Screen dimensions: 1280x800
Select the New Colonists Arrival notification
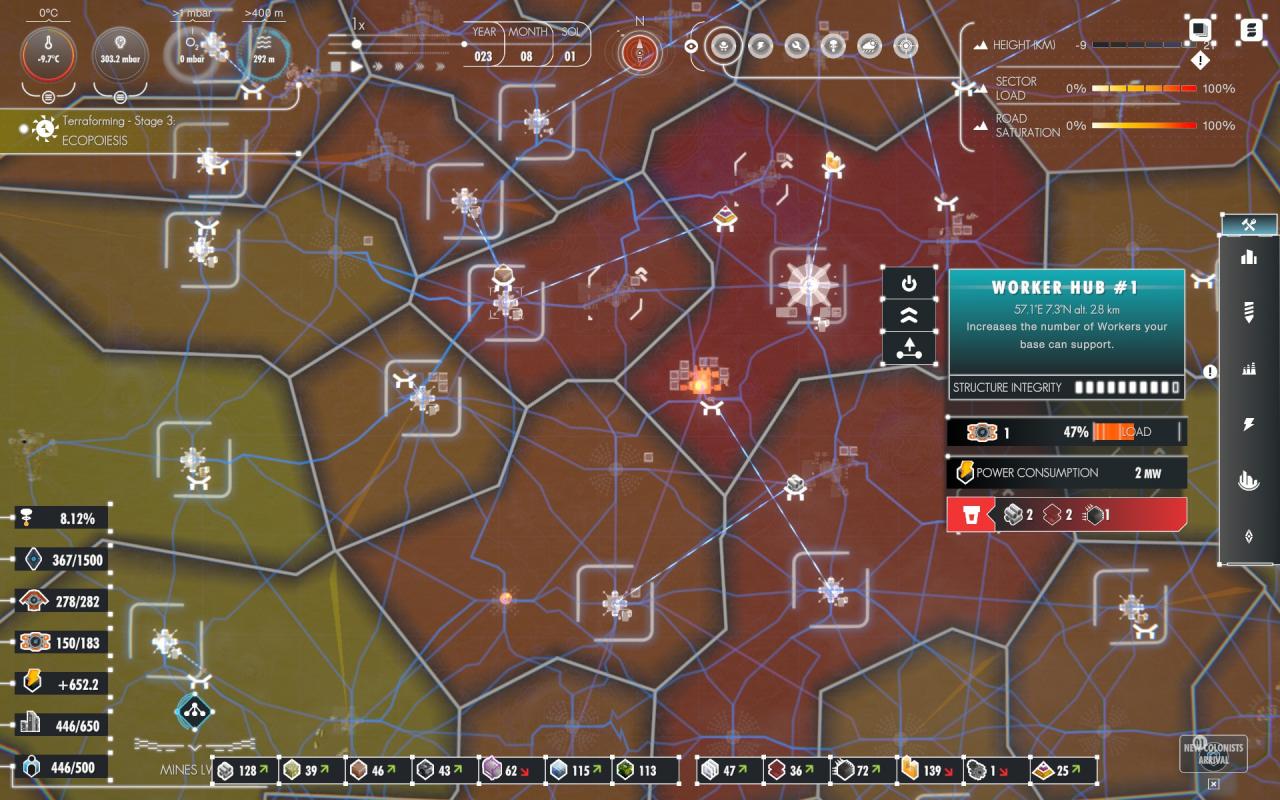[x=1213, y=753]
